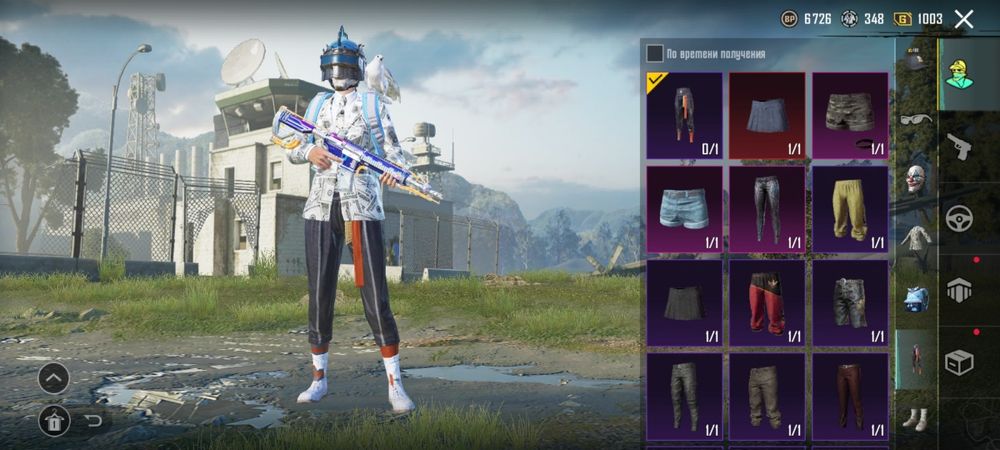
Task: Switch to the pistol weapons tab
Action: click(x=958, y=147)
